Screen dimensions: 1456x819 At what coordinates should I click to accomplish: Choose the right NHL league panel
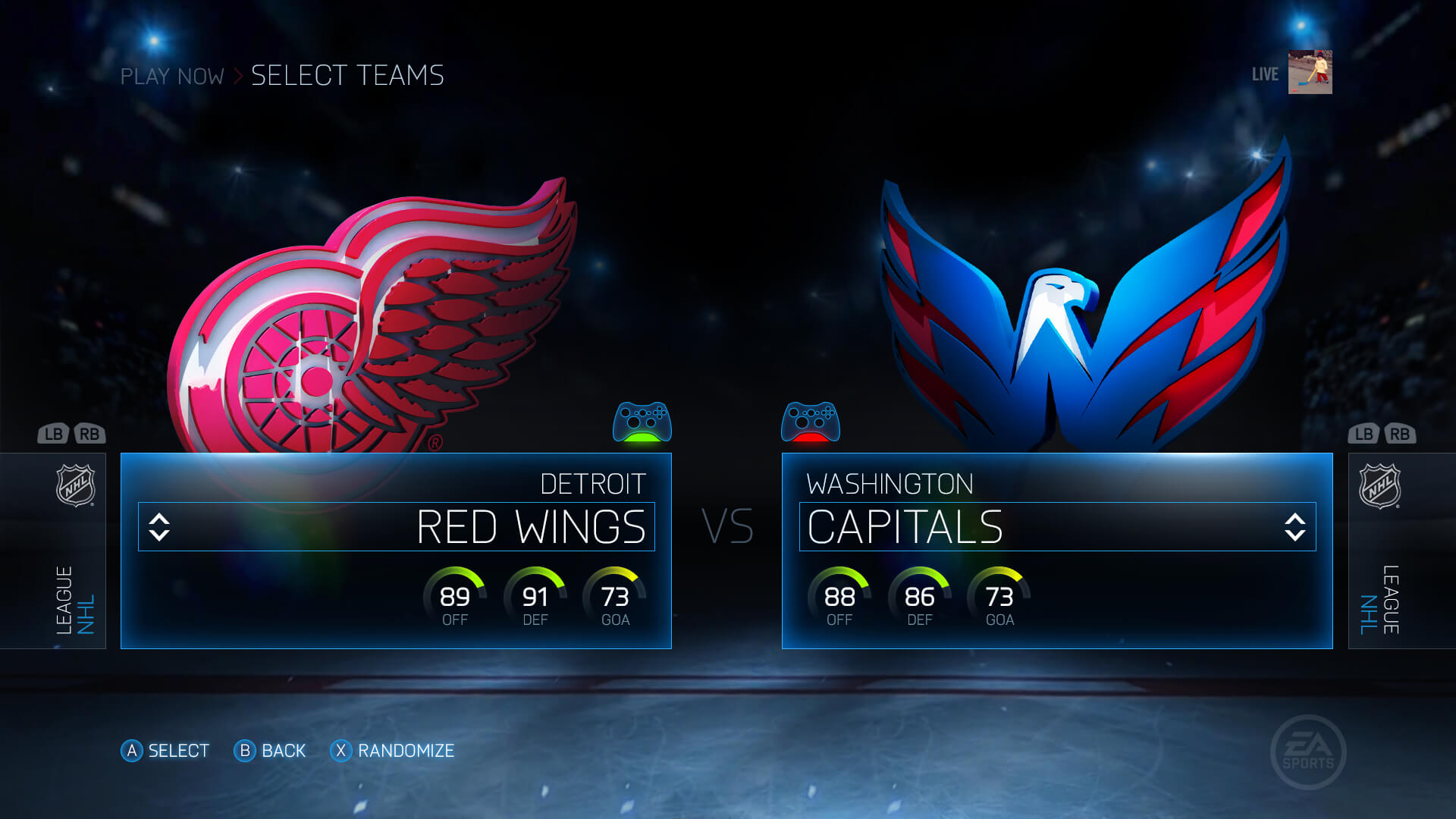click(1380, 551)
